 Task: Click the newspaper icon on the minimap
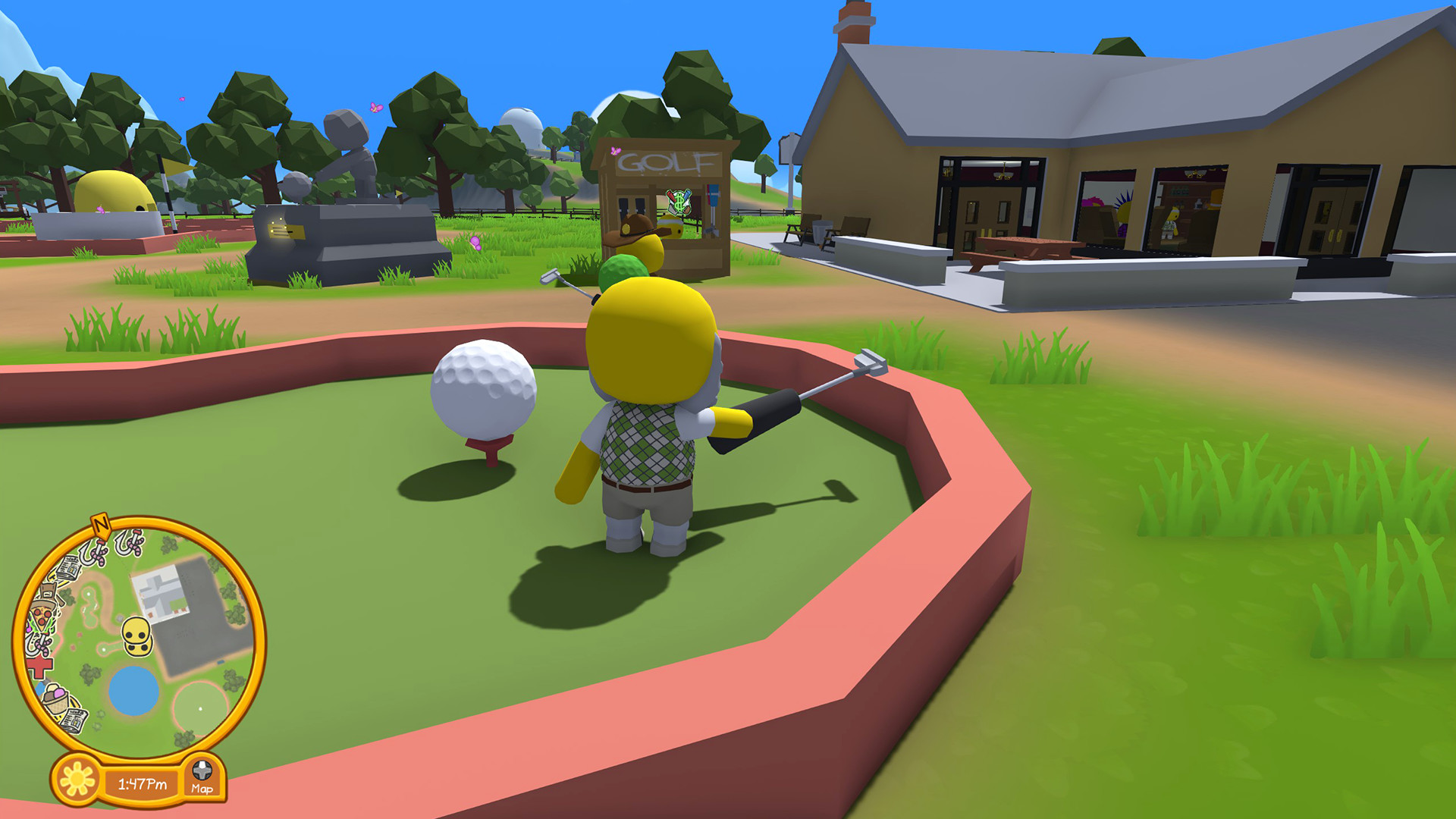(66, 568)
